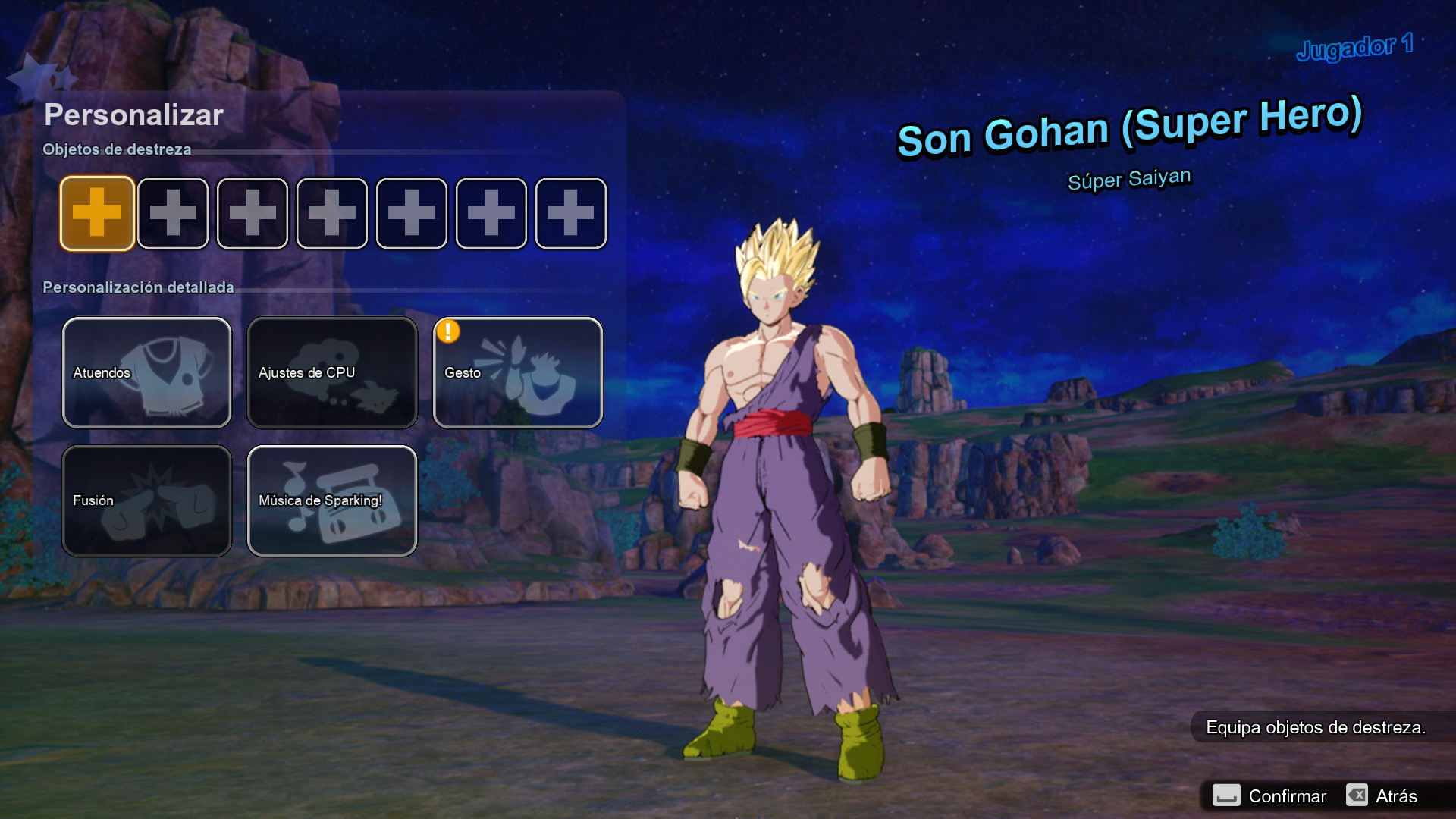Select the last skill item slot
This screenshot has height=819, width=1456.
(570, 213)
